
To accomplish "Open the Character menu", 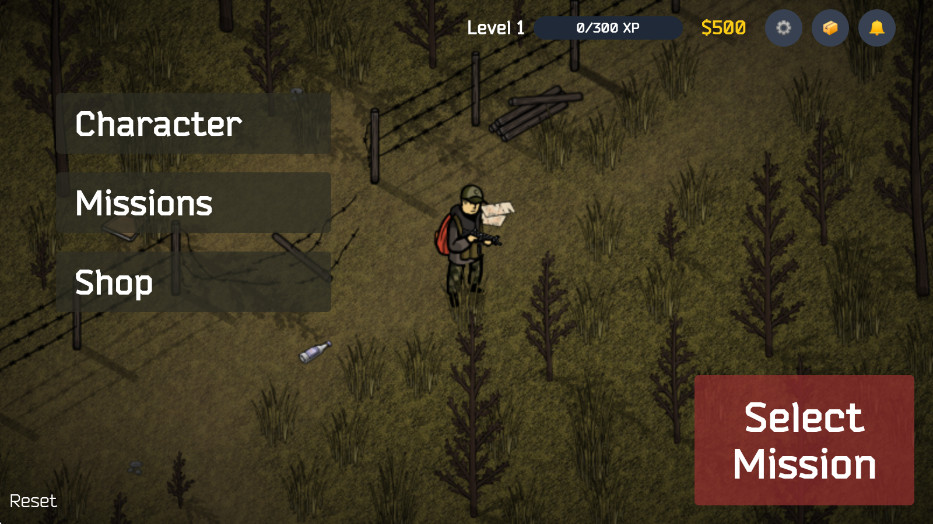I will (x=193, y=124).
